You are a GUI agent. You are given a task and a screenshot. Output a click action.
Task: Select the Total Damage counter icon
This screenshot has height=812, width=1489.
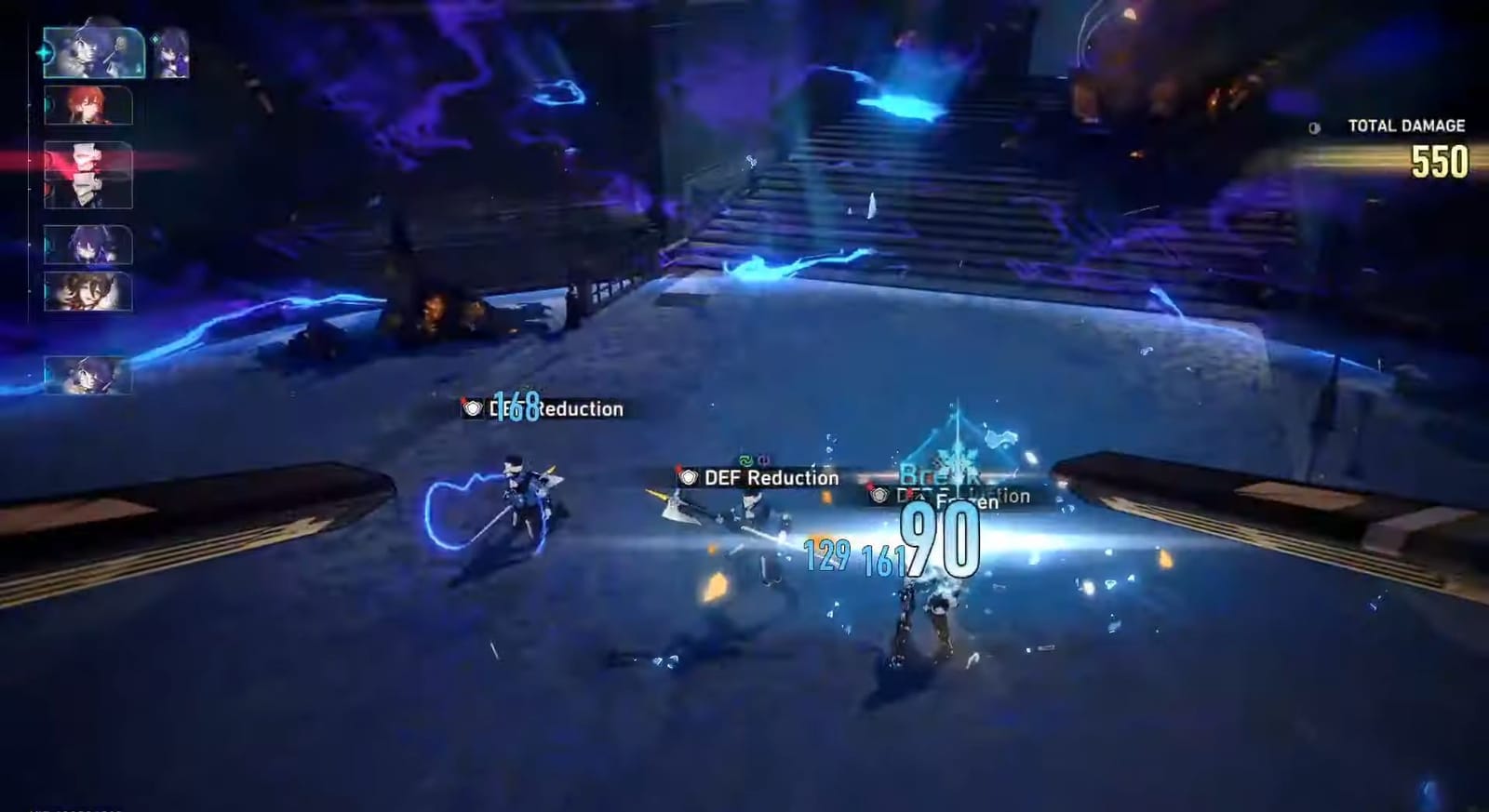tap(1315, 126)
